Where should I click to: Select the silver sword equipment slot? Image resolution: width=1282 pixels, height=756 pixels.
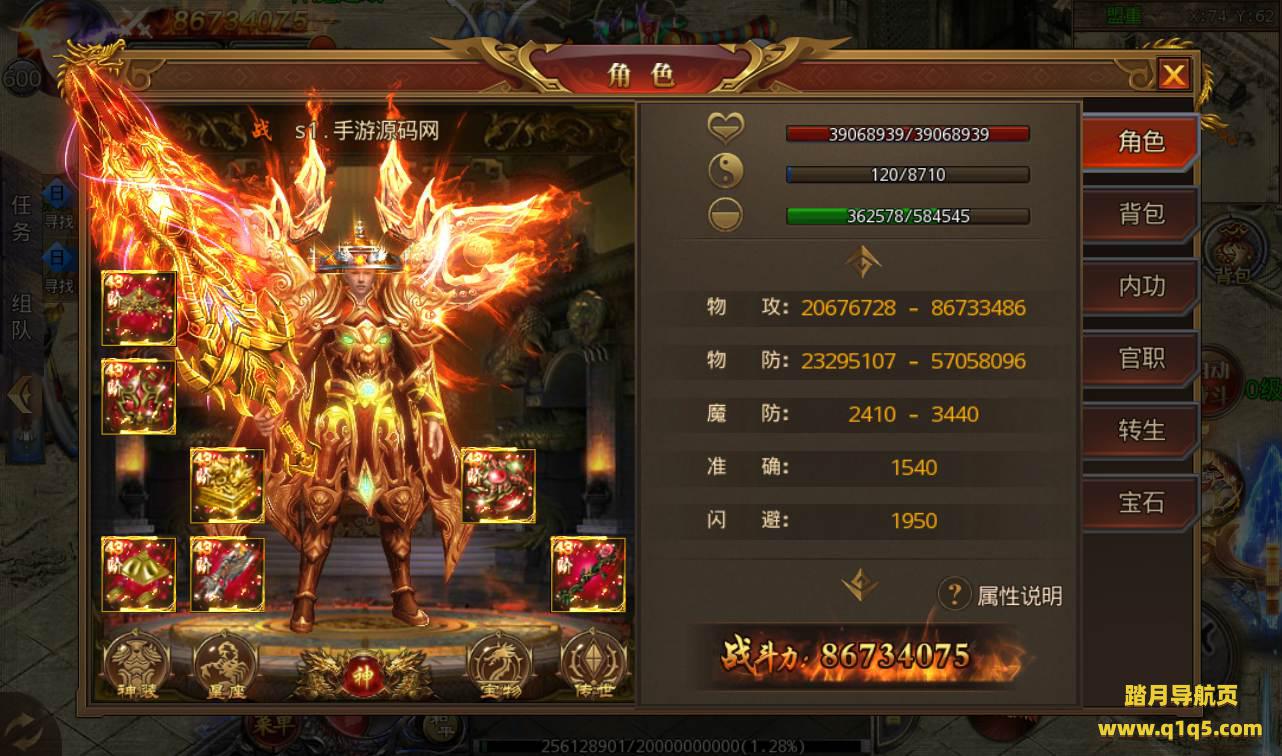point(227,574)
